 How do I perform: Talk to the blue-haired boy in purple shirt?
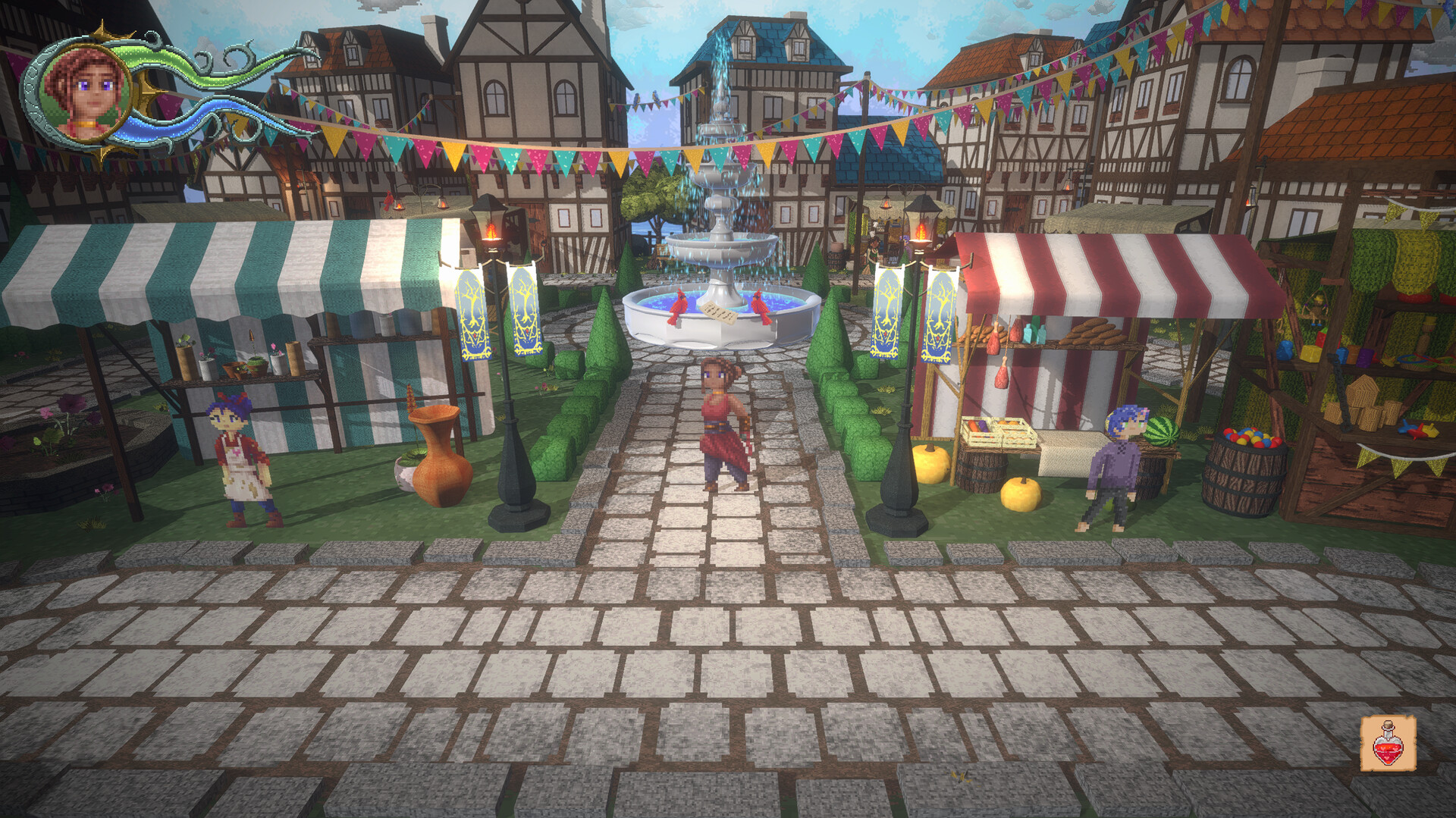click(1115, 466)
